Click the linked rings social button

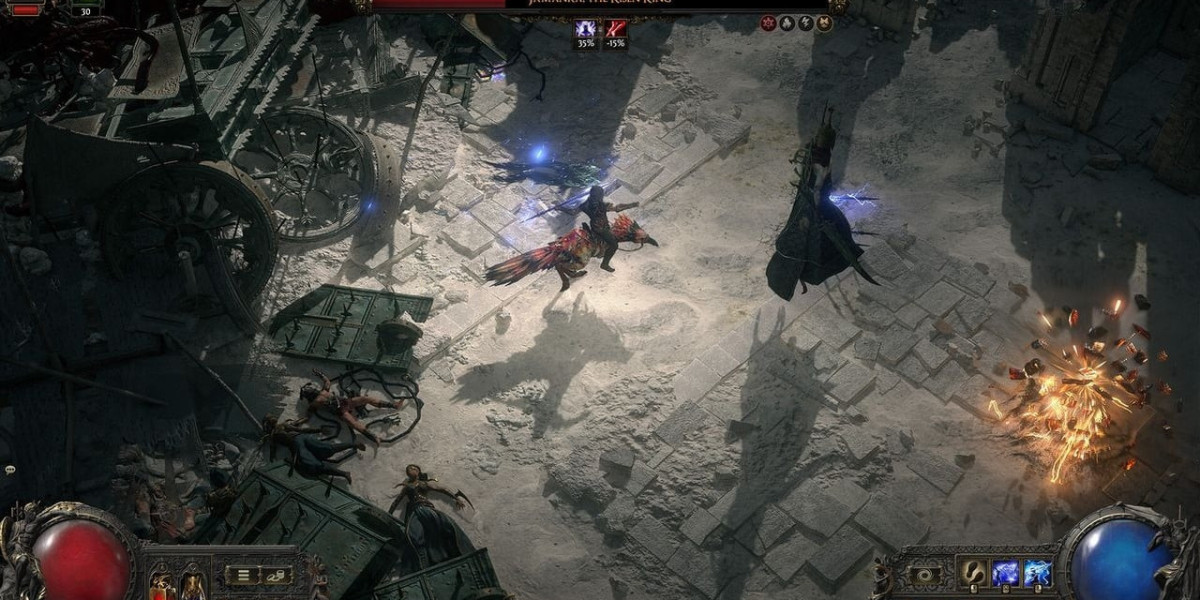click(276, 575)
